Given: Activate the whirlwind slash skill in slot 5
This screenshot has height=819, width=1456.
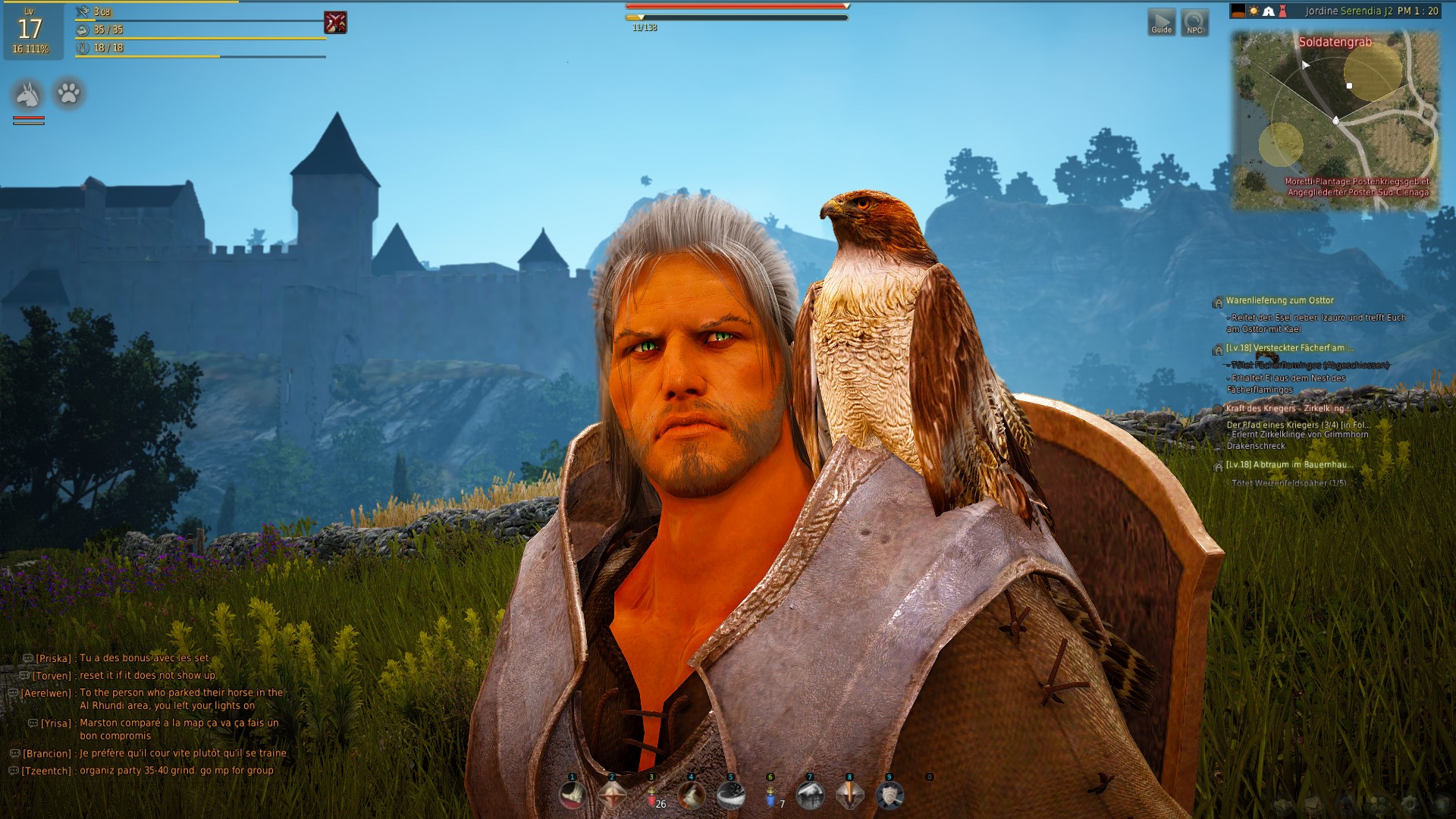Looking at the screenshot, I should 731,795.
